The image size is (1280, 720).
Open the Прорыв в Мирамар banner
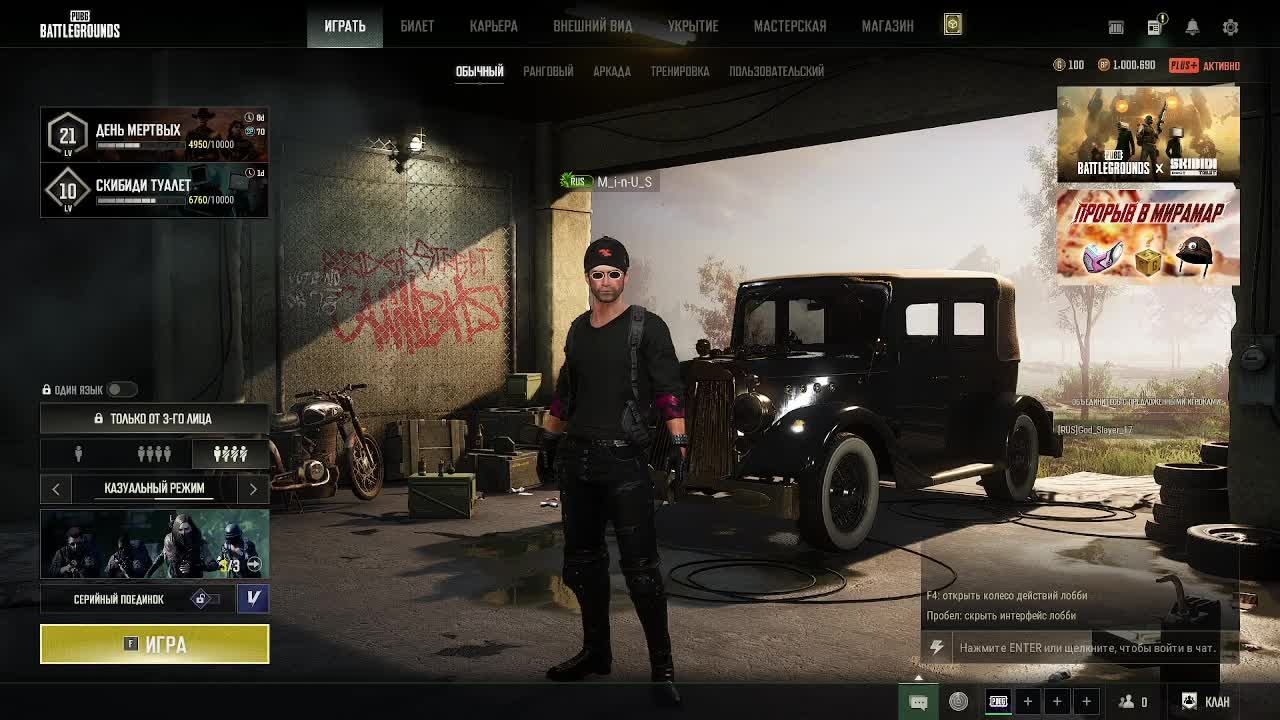click(1148, 238)
